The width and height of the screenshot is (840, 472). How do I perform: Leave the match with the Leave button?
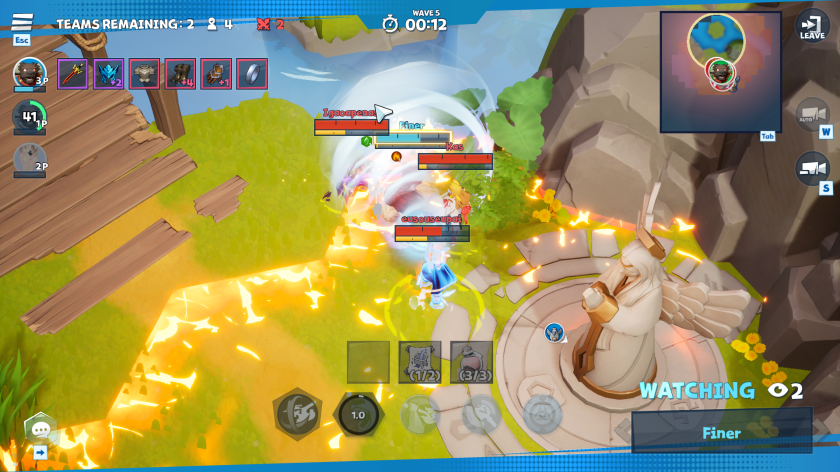(x=812, y=26)
